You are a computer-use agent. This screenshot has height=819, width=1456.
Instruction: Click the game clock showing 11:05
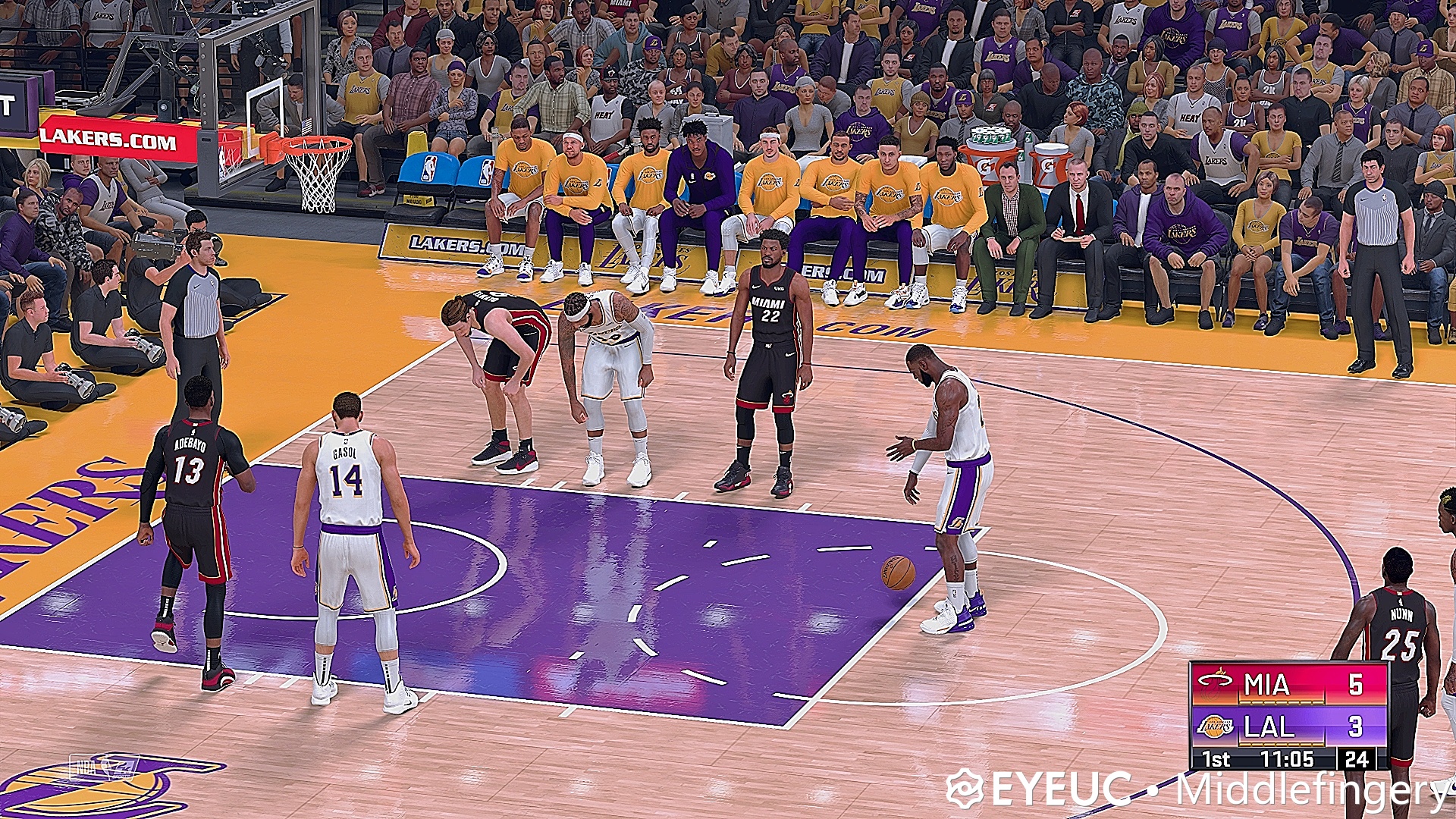pos(1289,760)
